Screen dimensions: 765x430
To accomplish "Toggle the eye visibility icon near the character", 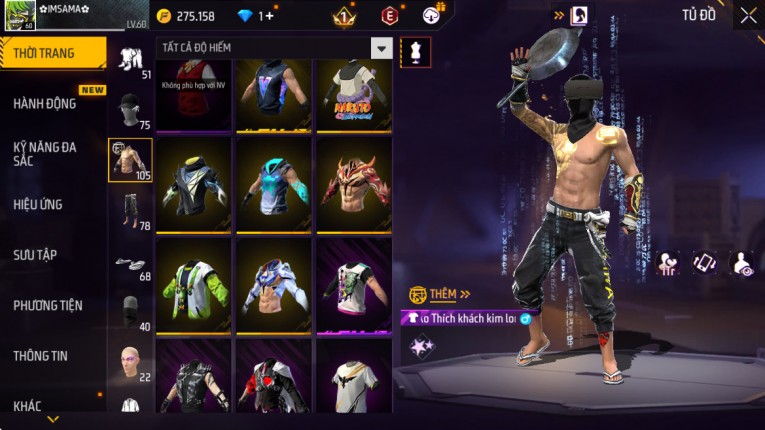I will (741, 263).
